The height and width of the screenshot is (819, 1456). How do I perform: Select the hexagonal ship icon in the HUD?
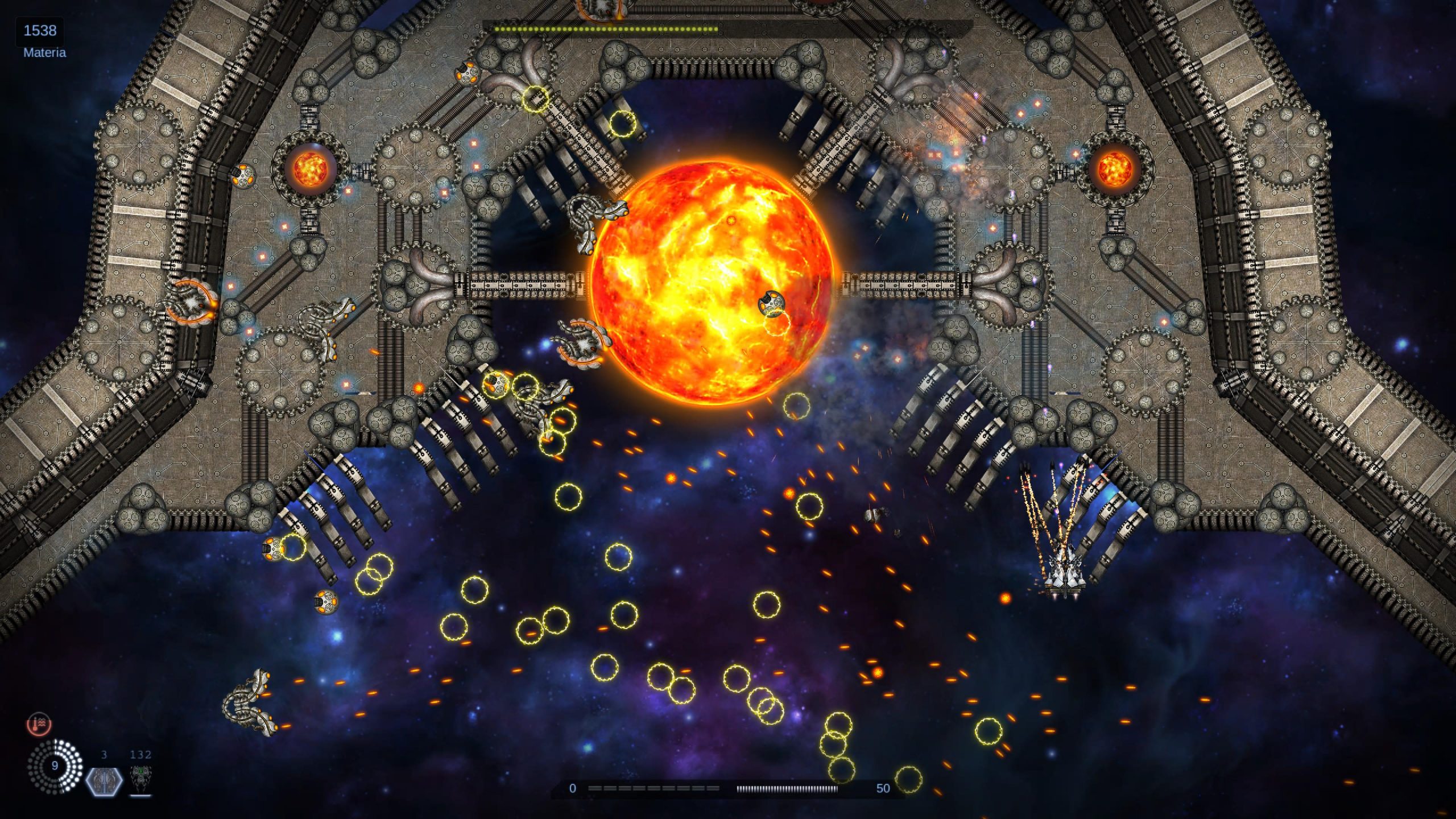click(104, 780)
